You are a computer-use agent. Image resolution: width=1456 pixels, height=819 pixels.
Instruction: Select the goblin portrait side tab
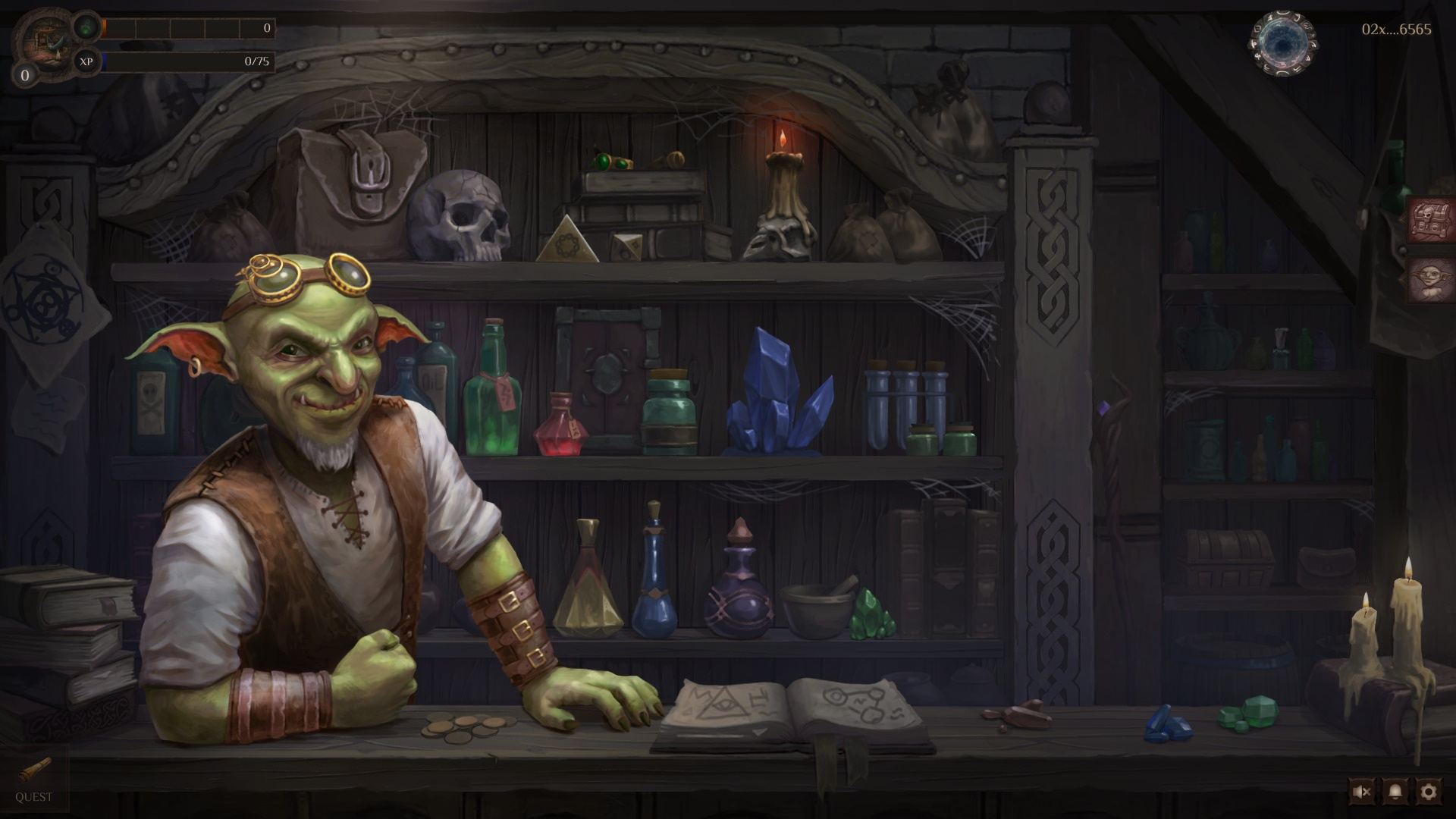point(1432,280)
